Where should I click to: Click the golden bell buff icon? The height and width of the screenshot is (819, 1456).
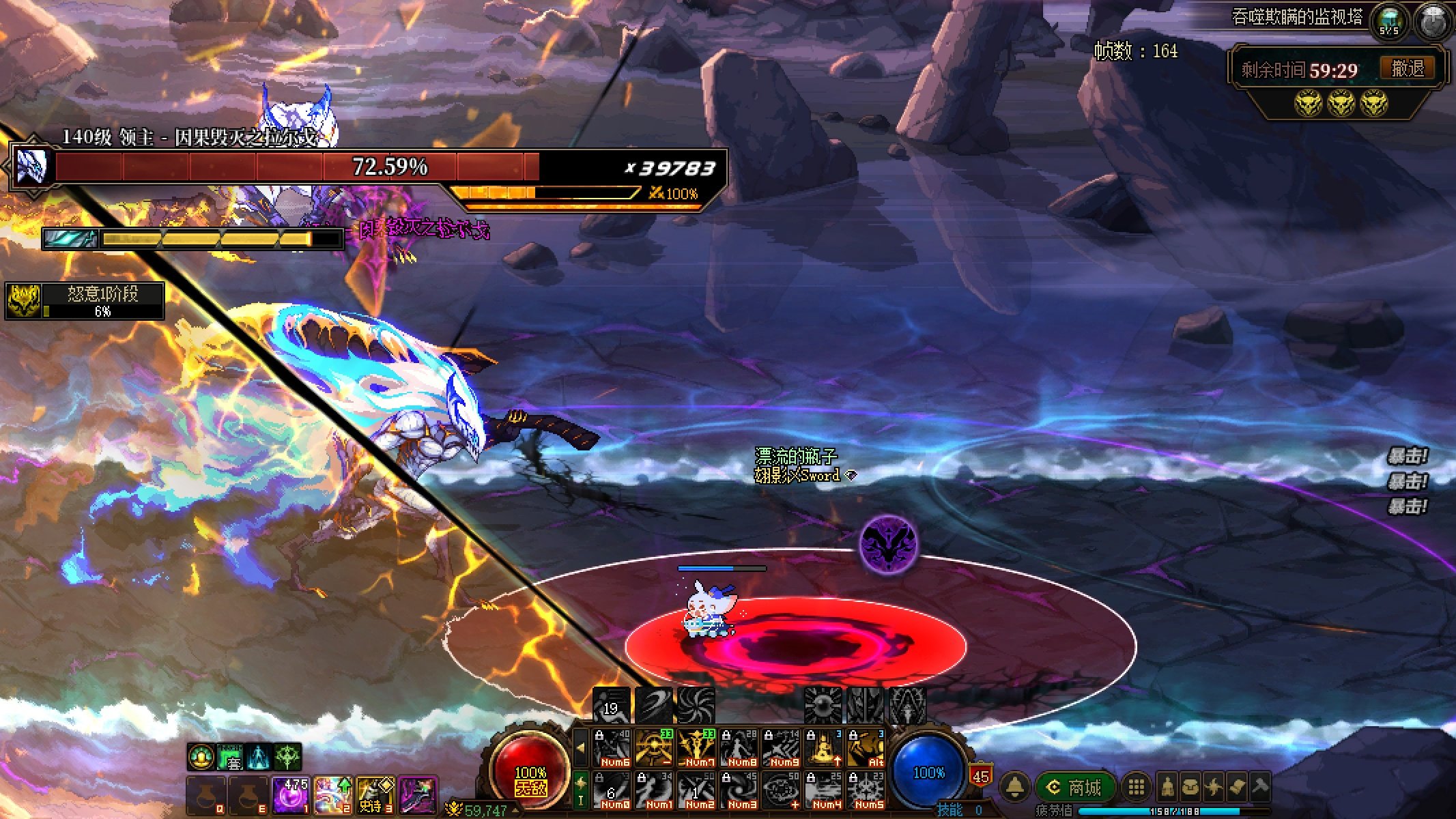coord(201,758)
